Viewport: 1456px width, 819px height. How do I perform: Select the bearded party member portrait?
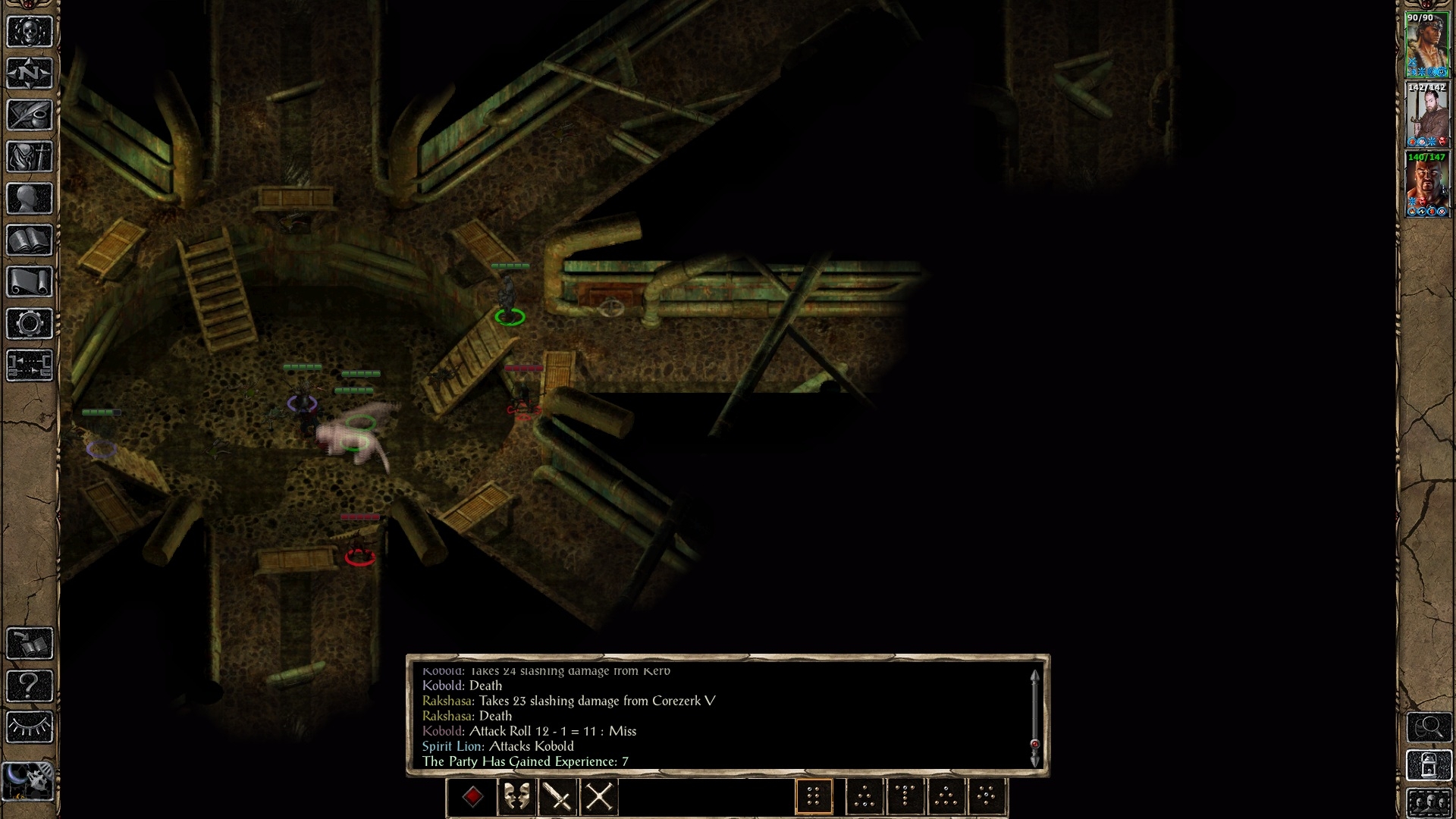(x=1427, y=115)
